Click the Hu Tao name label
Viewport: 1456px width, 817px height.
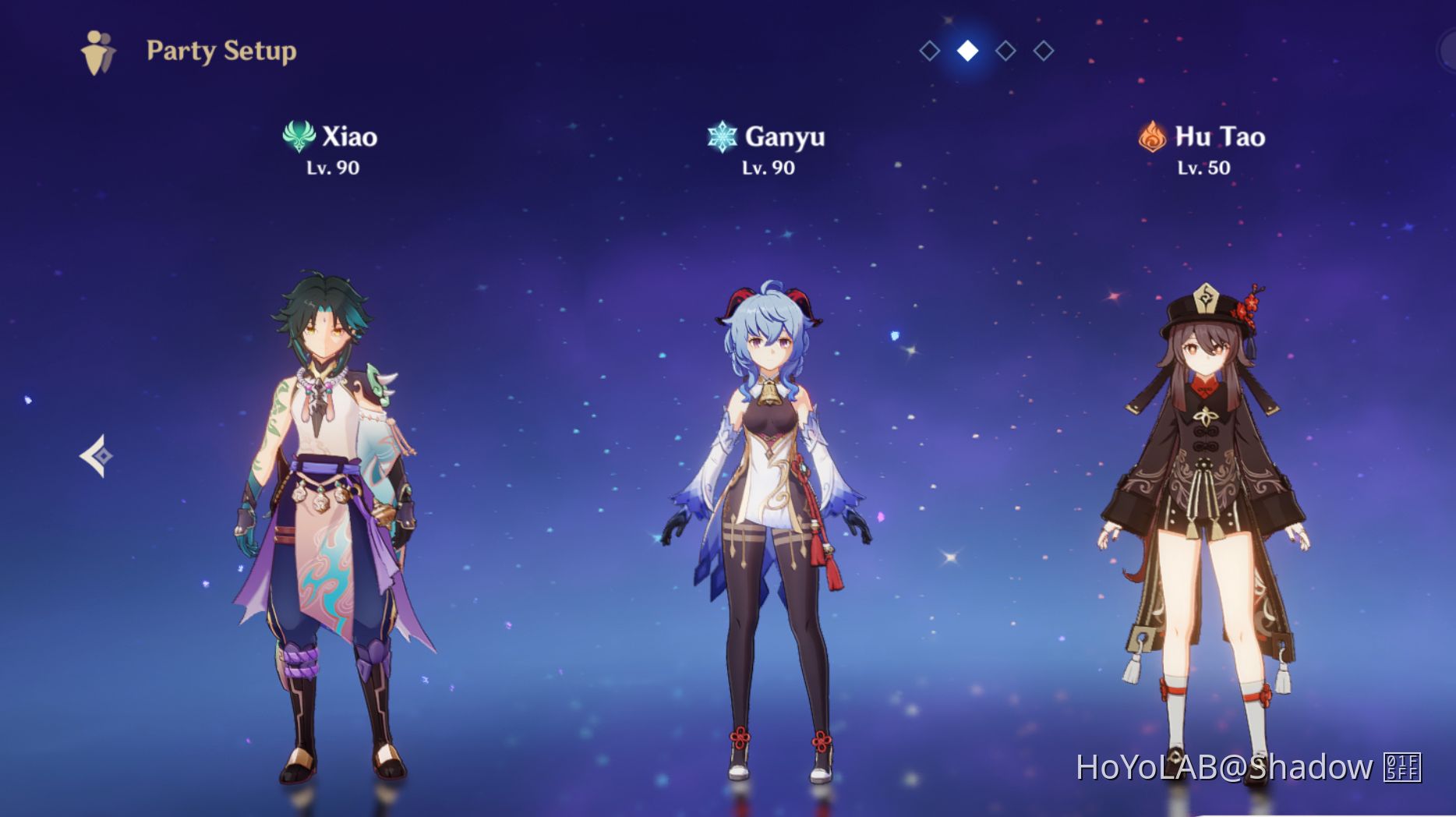[x=1221, y=136]
